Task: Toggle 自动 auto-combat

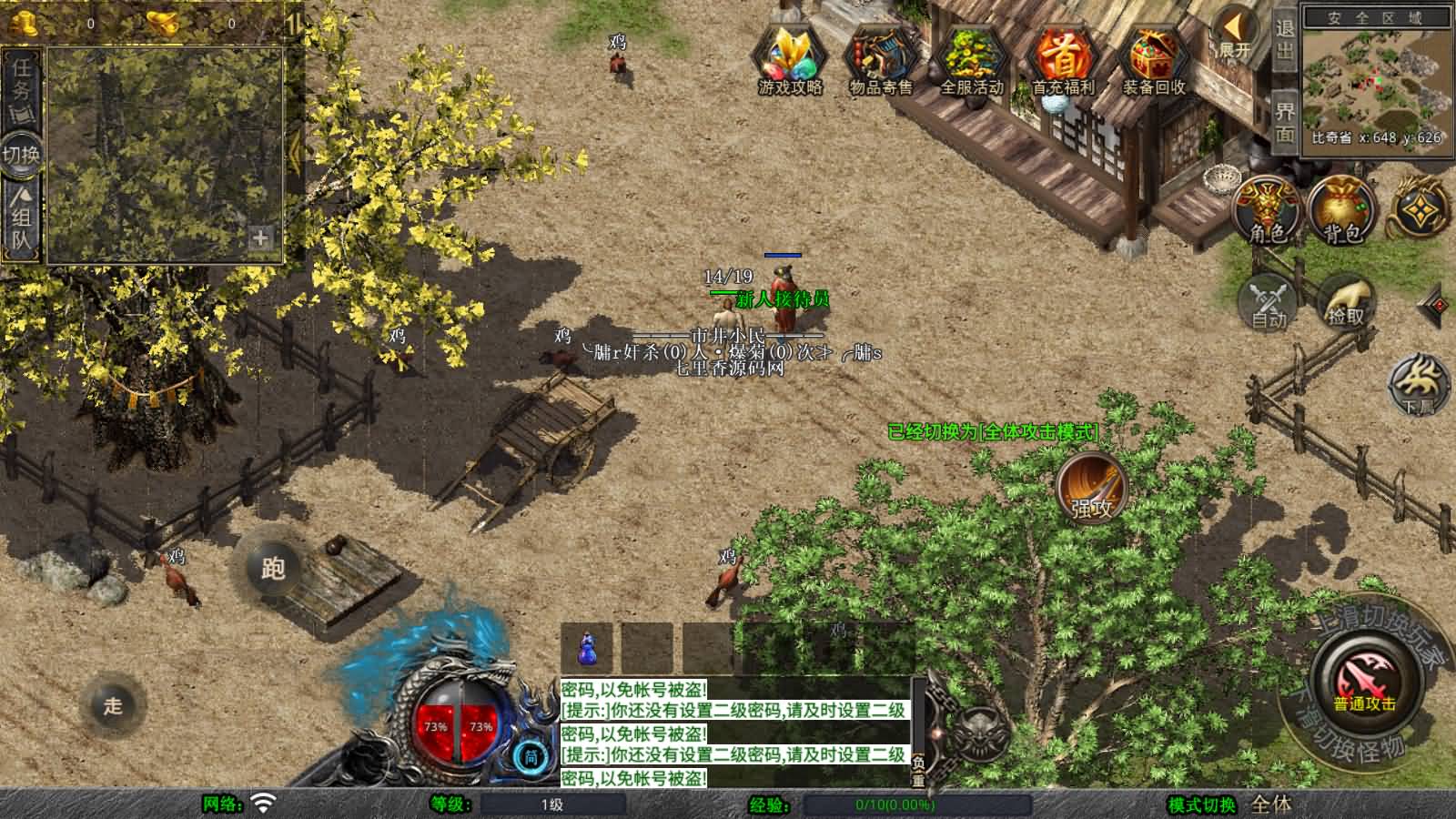Action: (1269, 300)
